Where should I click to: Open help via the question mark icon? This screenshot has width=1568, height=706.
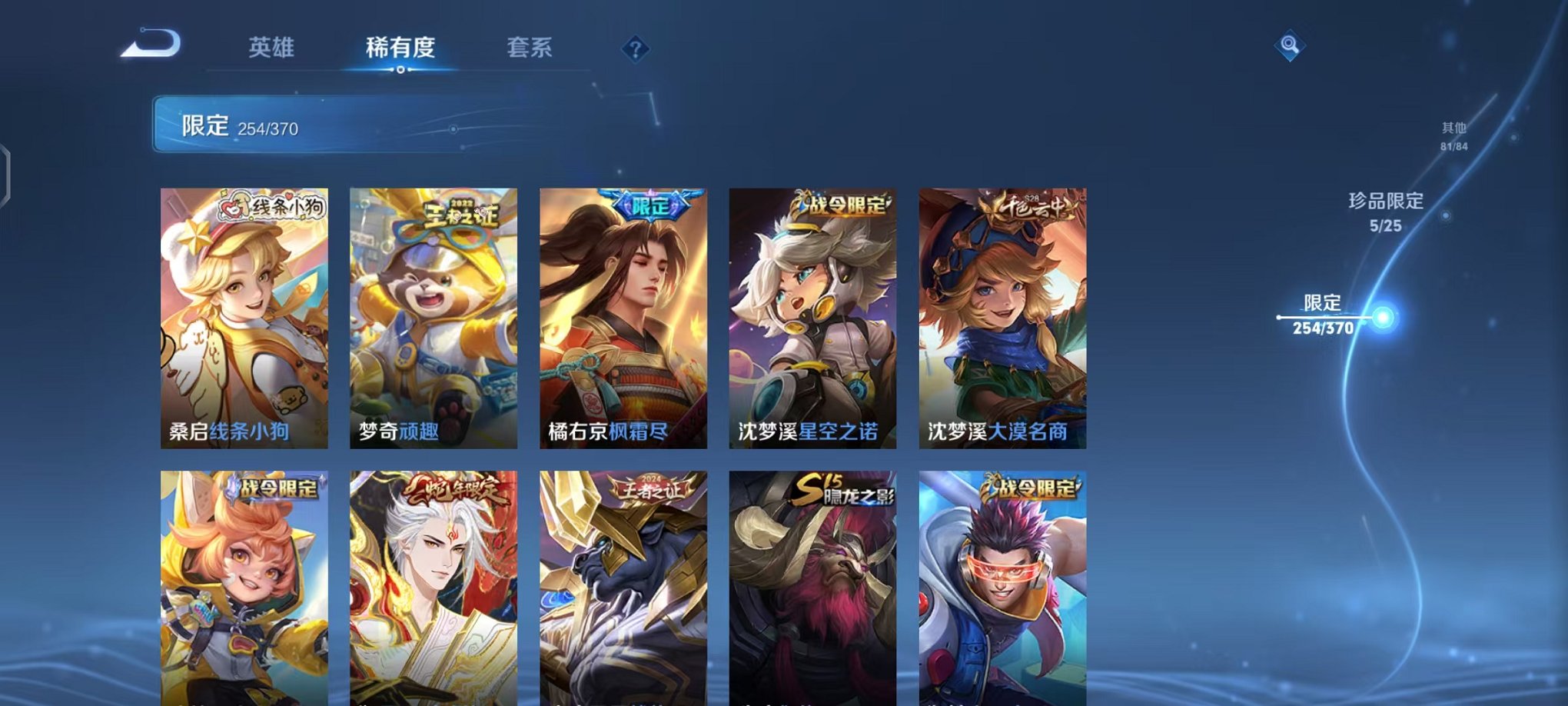pyautogui.click(x=635, y=49)
